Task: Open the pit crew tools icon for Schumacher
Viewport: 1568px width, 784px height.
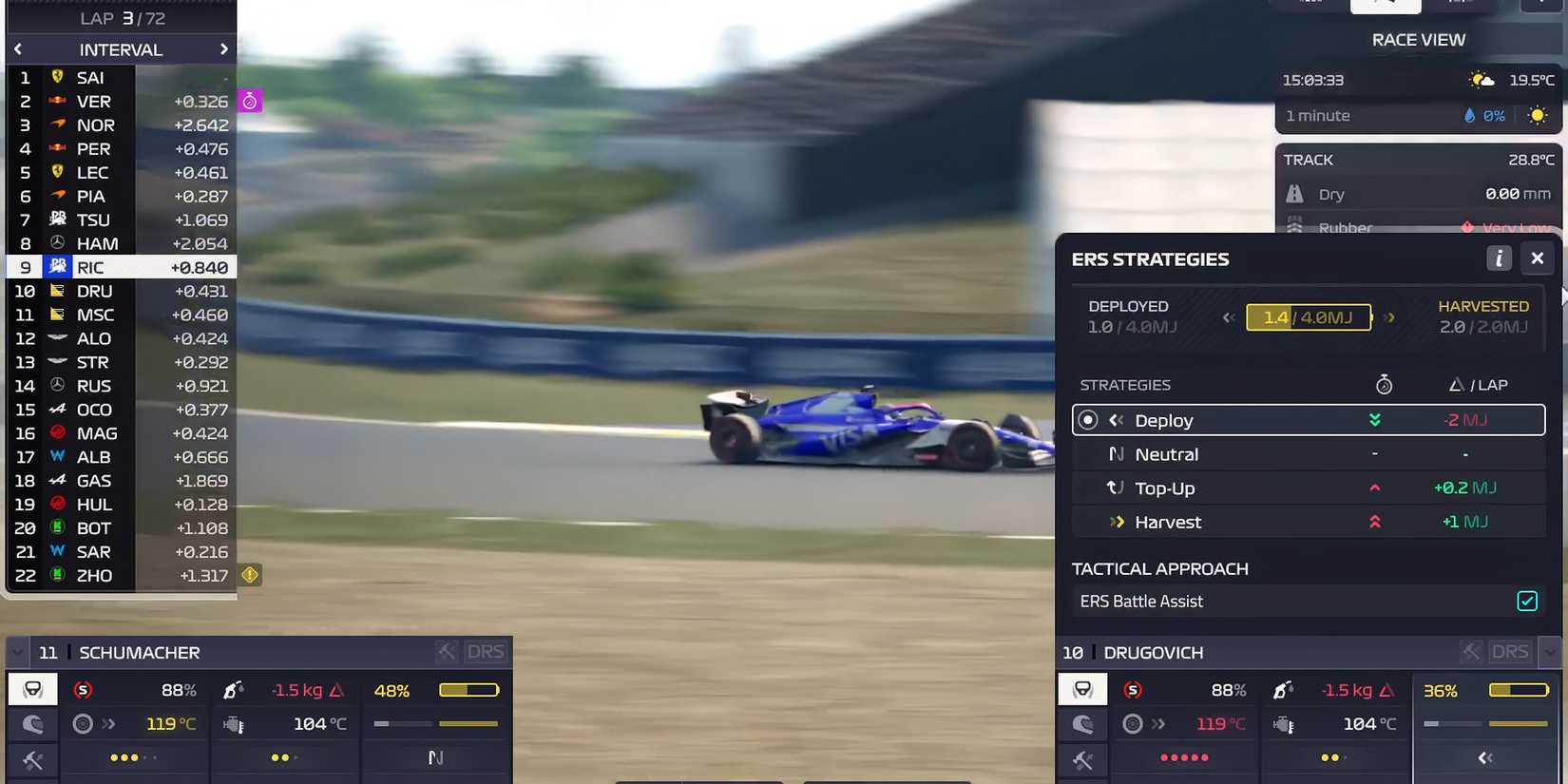Action: [x=33, y=759]
